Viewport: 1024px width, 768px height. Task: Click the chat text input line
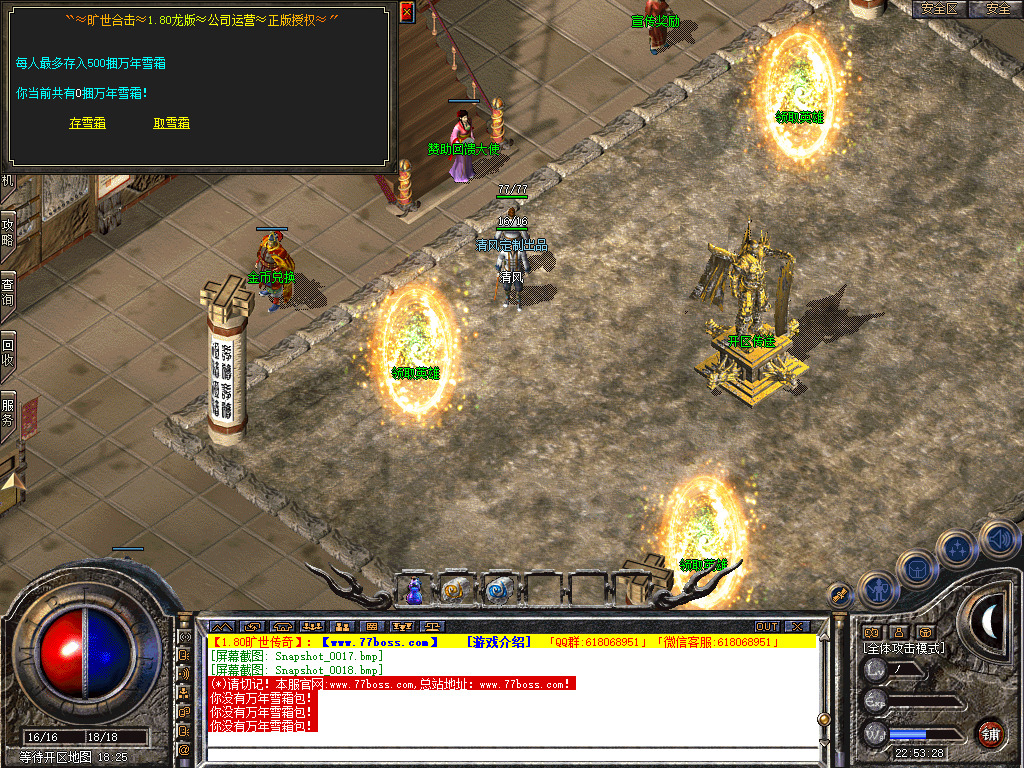pyautogui.click(x=510, y=755)
